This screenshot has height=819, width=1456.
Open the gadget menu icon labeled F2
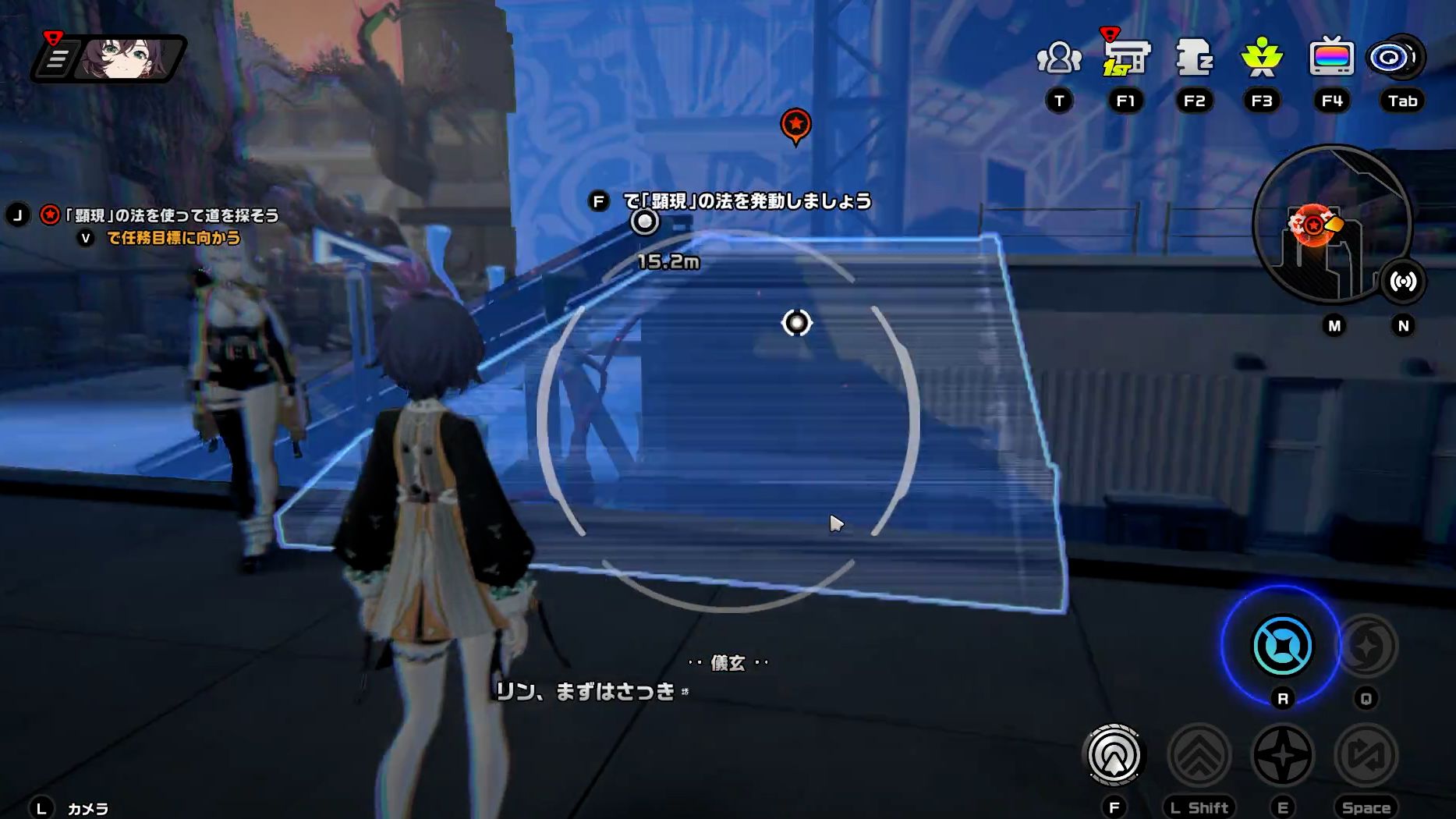pyautogui.click(x=1194, y=55)
